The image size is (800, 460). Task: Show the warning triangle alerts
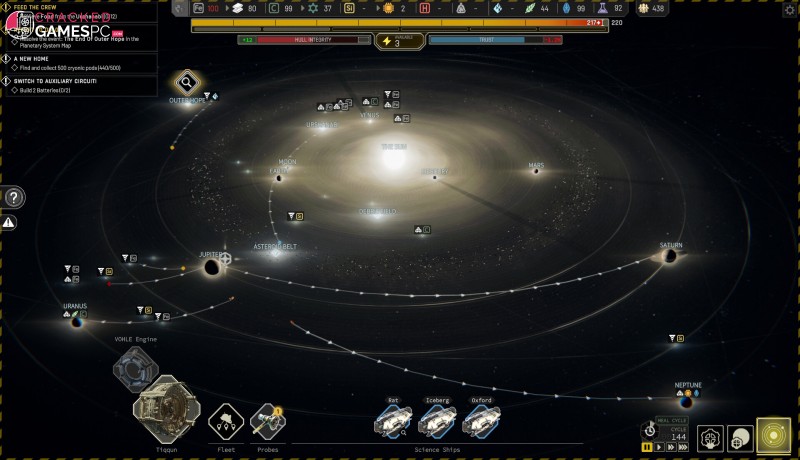[x=9, y=222]
